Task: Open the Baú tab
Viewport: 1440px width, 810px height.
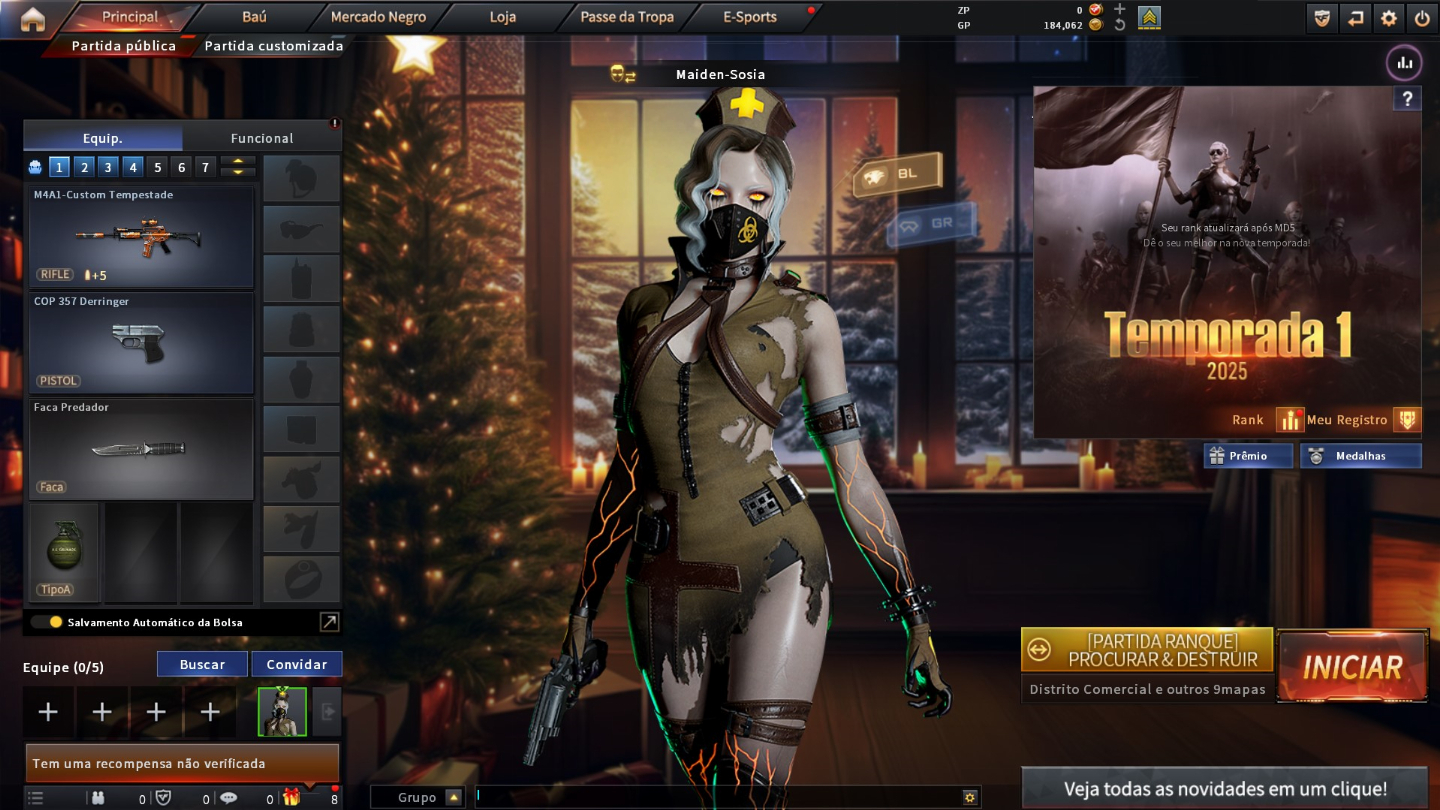Action: 254,17
